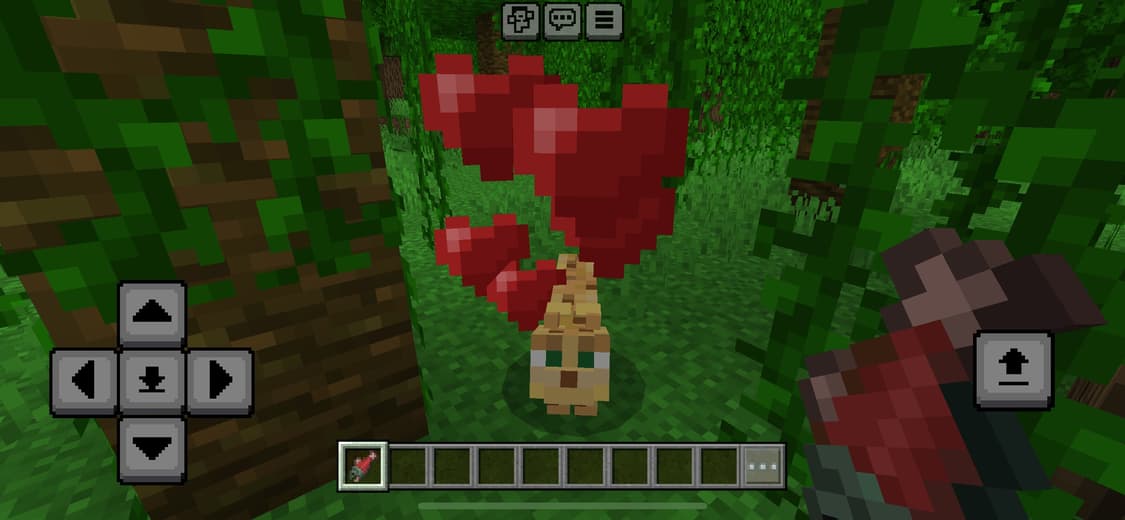Toggle sneak with the center pad button
The width and height of the screenshot is (1125, 520).
click(x=152, y=381)
